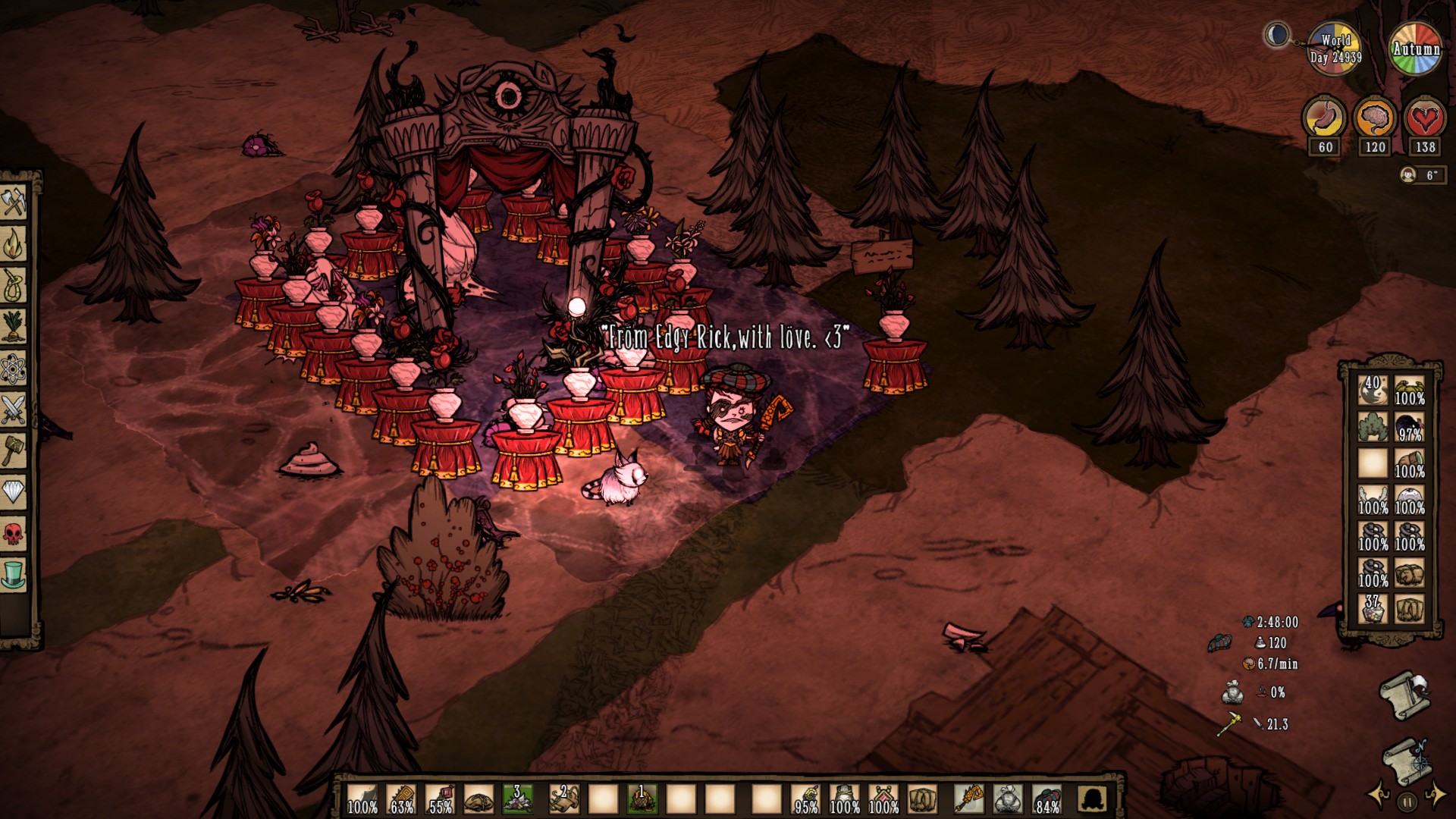Select the berry bush item in backpack
The width and height of the screenshot is (1456, 819).
tap(1373, 427)
